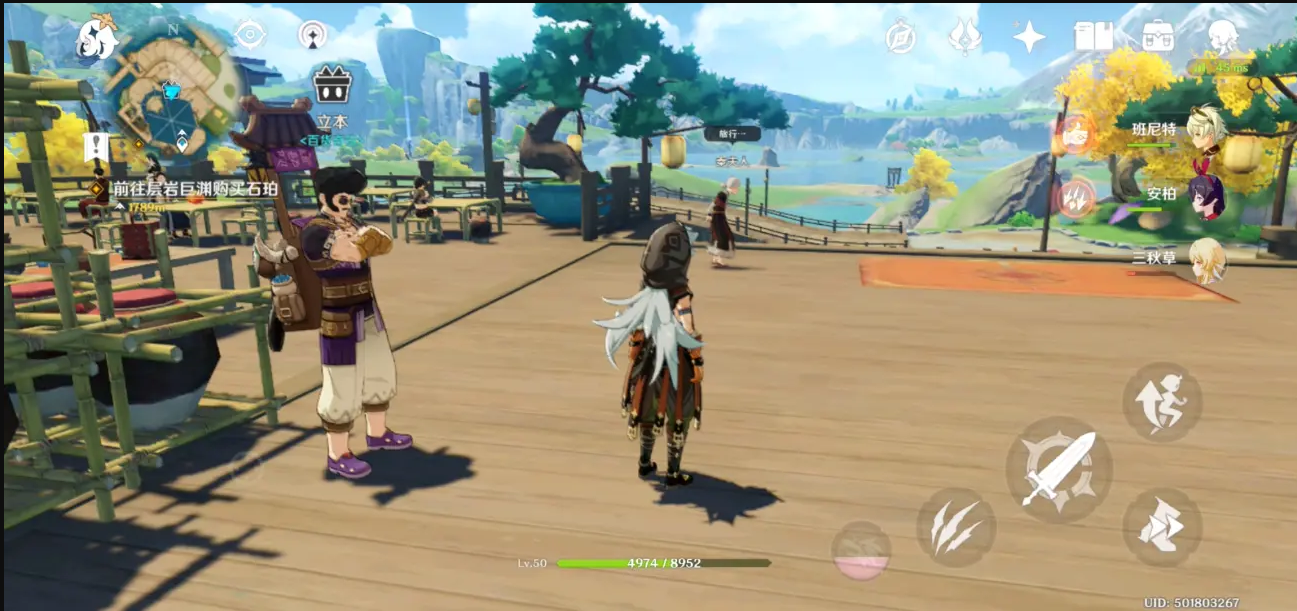Open the Adventurer Handbook book icon
This screenshot has height=611, width=1297.
coord(1093,37)
